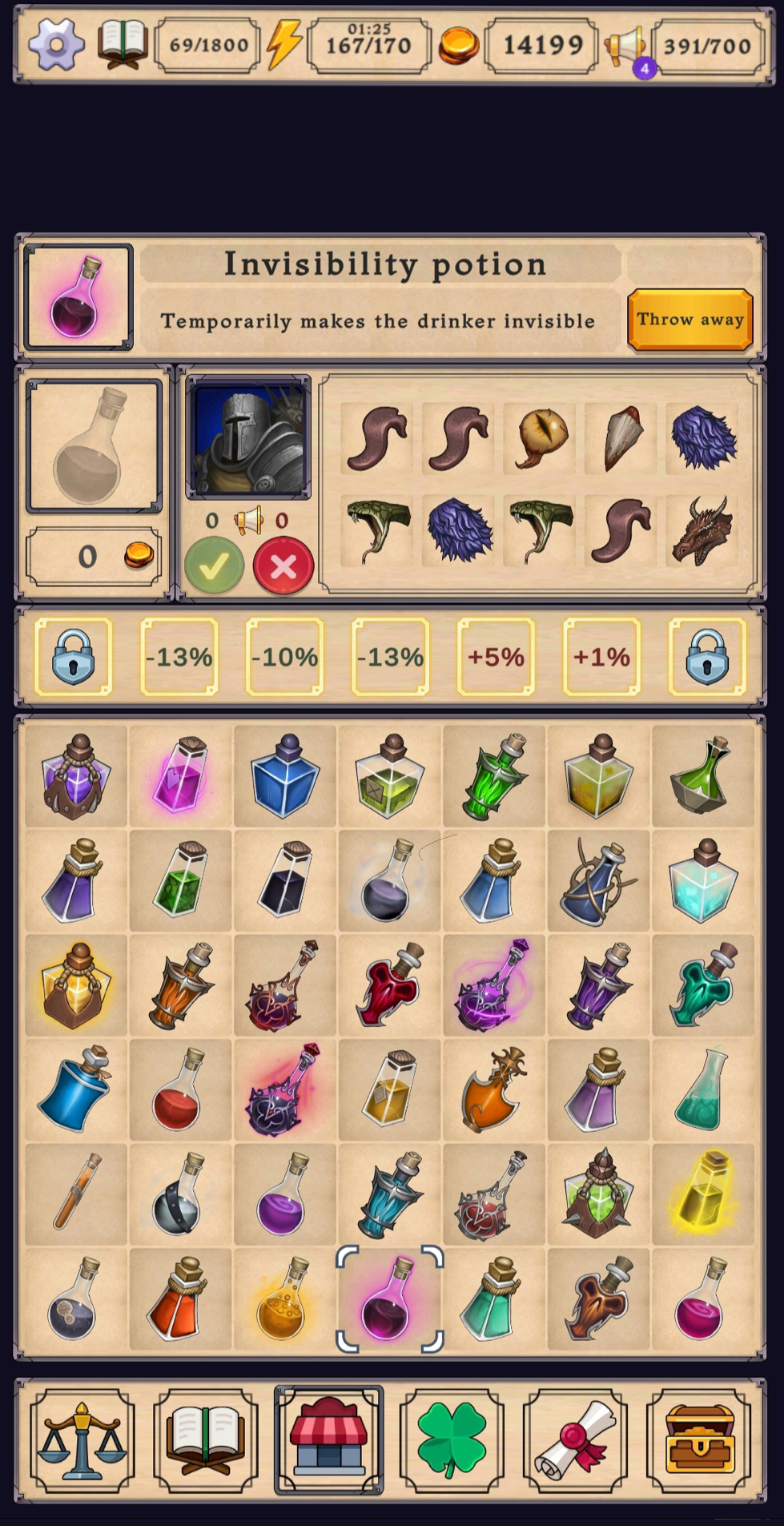The image size is (784, 1526).
Task: Pick the +1% price modifier
Action: coord(601,657)
